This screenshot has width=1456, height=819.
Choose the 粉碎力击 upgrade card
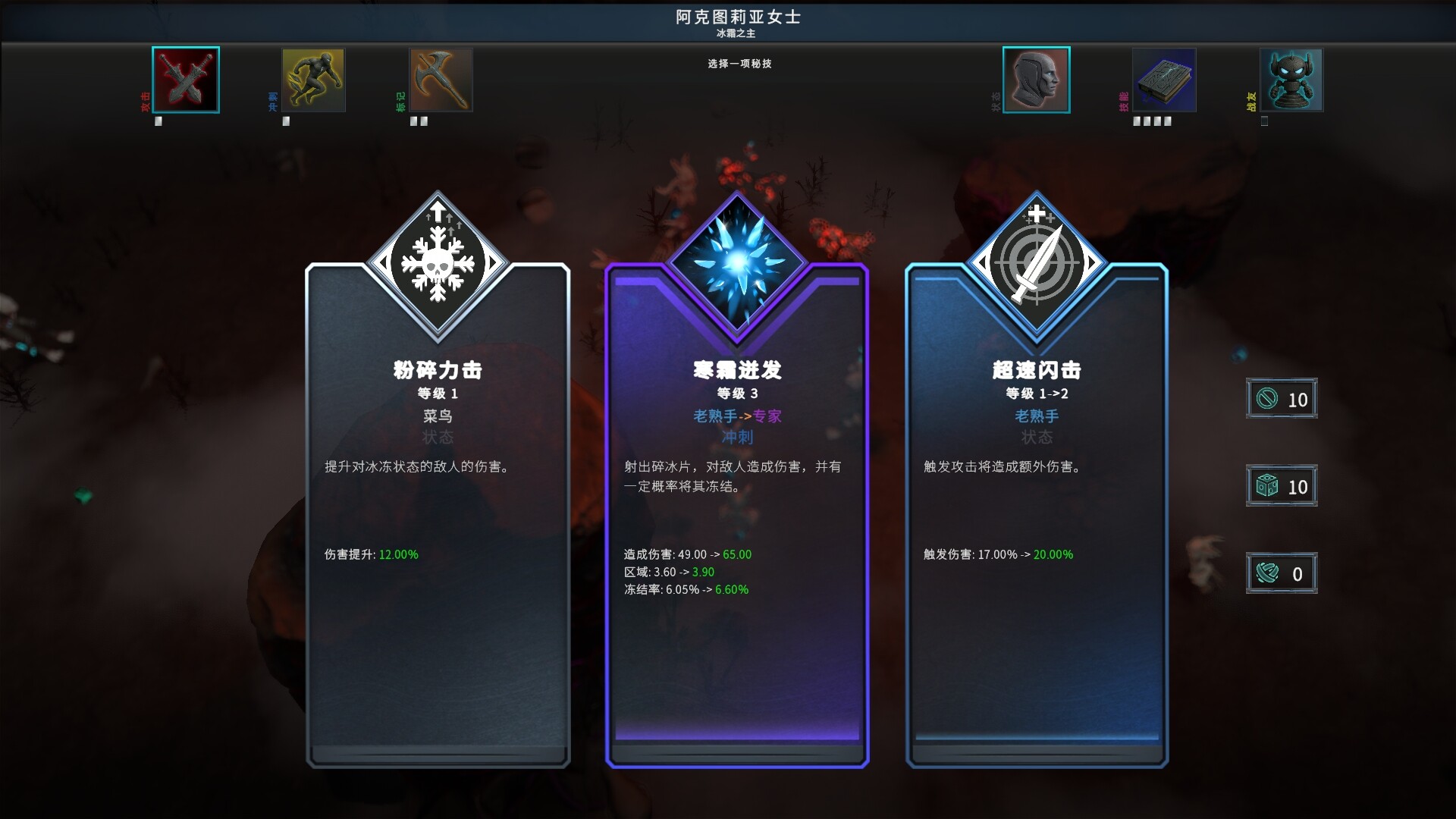[x=438, y=531]
